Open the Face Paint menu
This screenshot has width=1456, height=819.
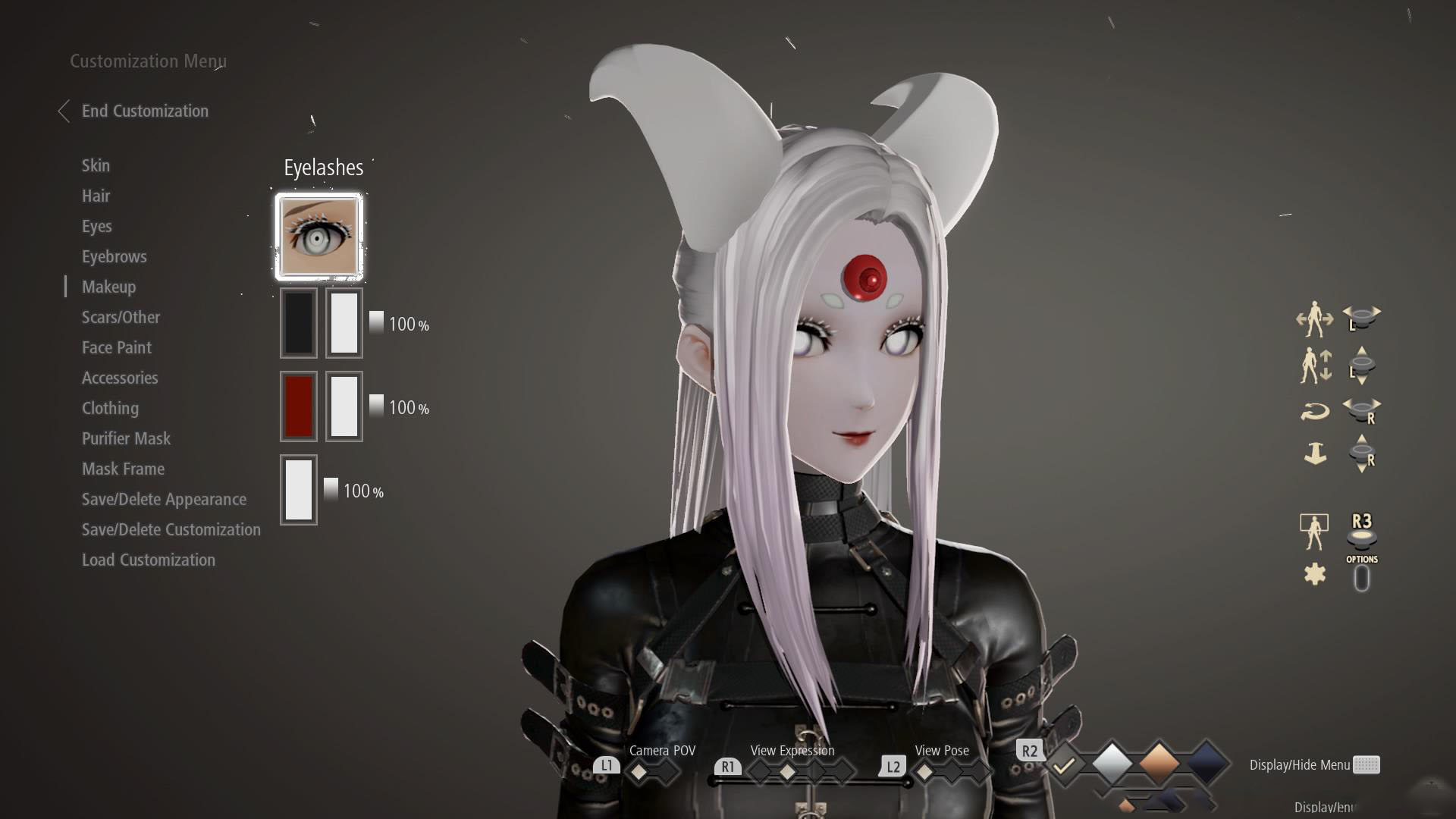[x=116, y=348]
